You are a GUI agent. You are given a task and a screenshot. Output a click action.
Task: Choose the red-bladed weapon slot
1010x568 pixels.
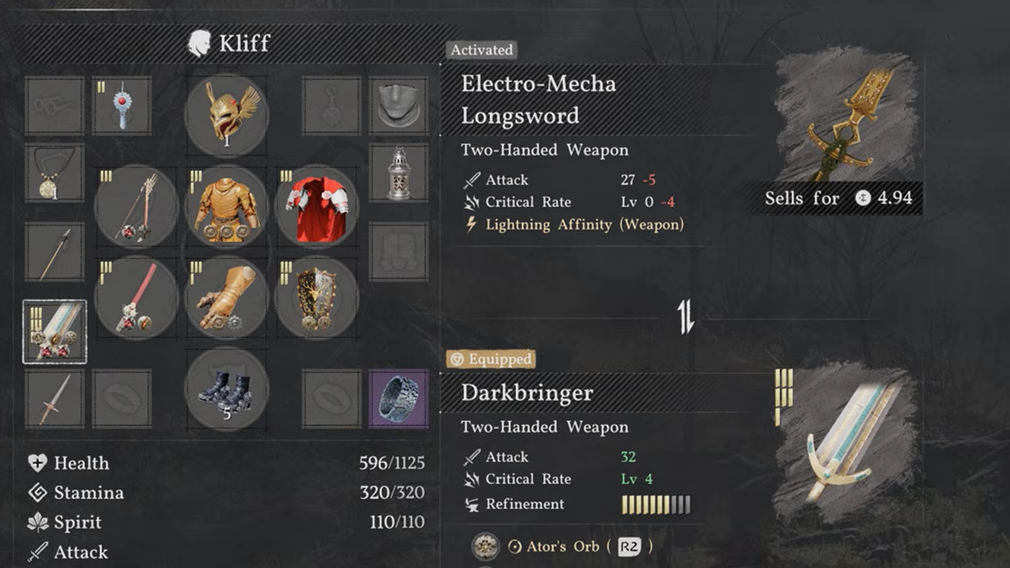tap(136, 298)
